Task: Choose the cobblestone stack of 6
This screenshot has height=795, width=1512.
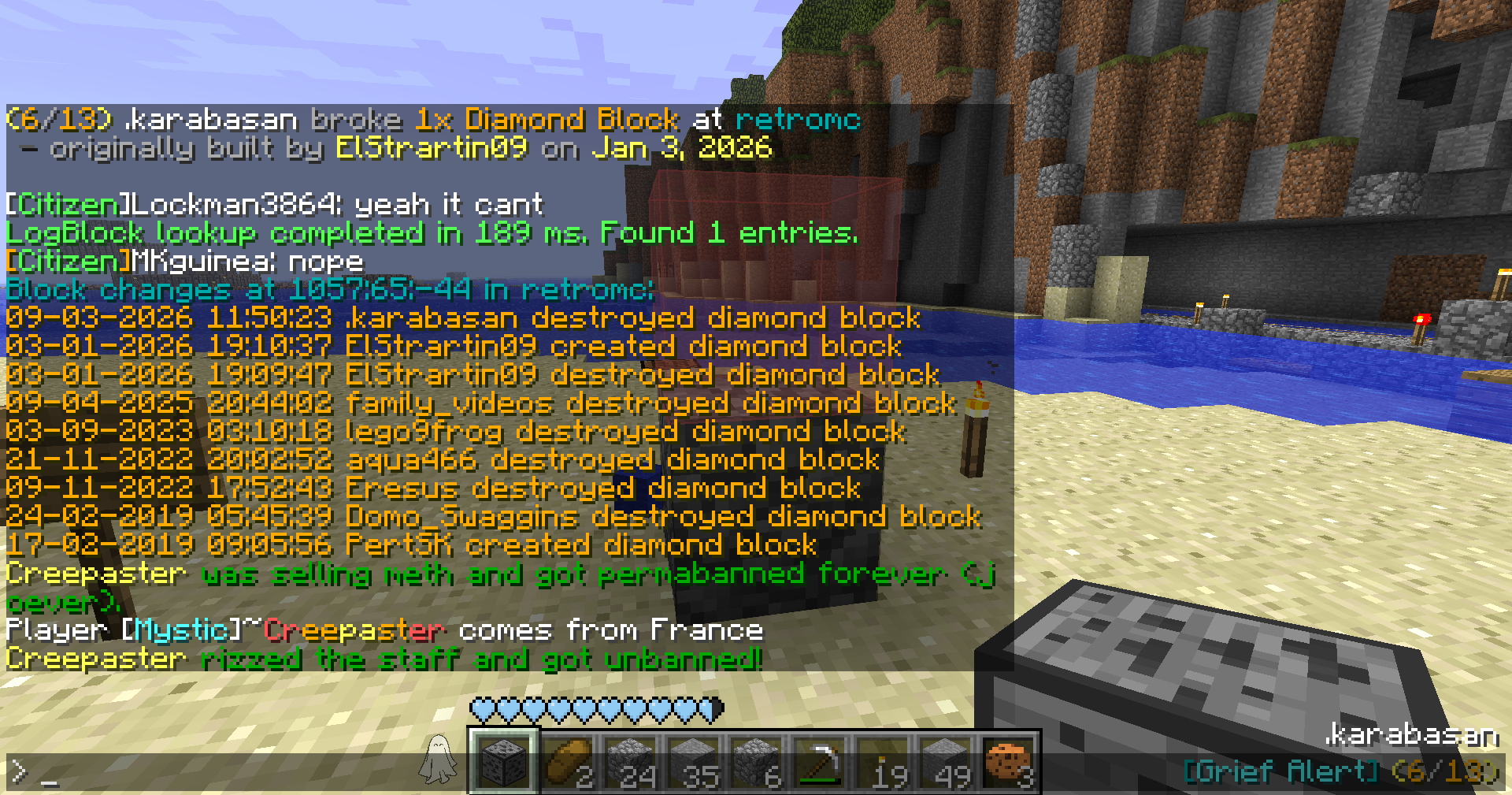Action: 757,761
